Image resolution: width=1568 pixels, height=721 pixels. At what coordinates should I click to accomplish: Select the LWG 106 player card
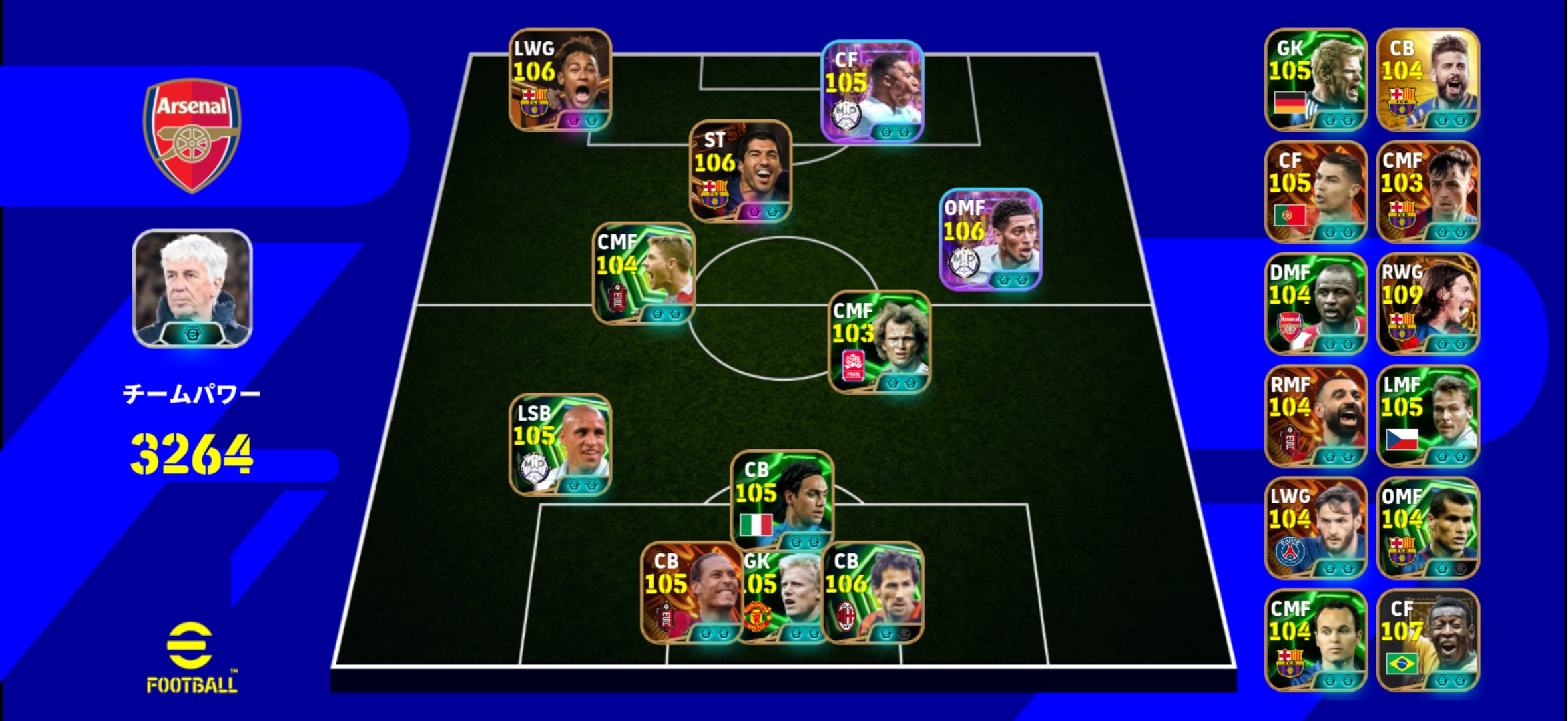coord(560,79)
